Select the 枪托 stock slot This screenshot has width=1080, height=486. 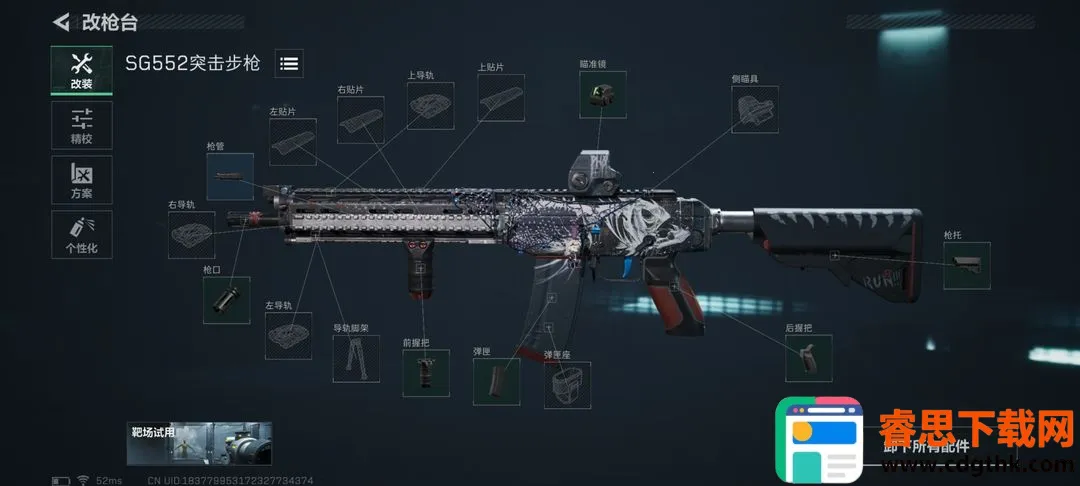[967, 266]
